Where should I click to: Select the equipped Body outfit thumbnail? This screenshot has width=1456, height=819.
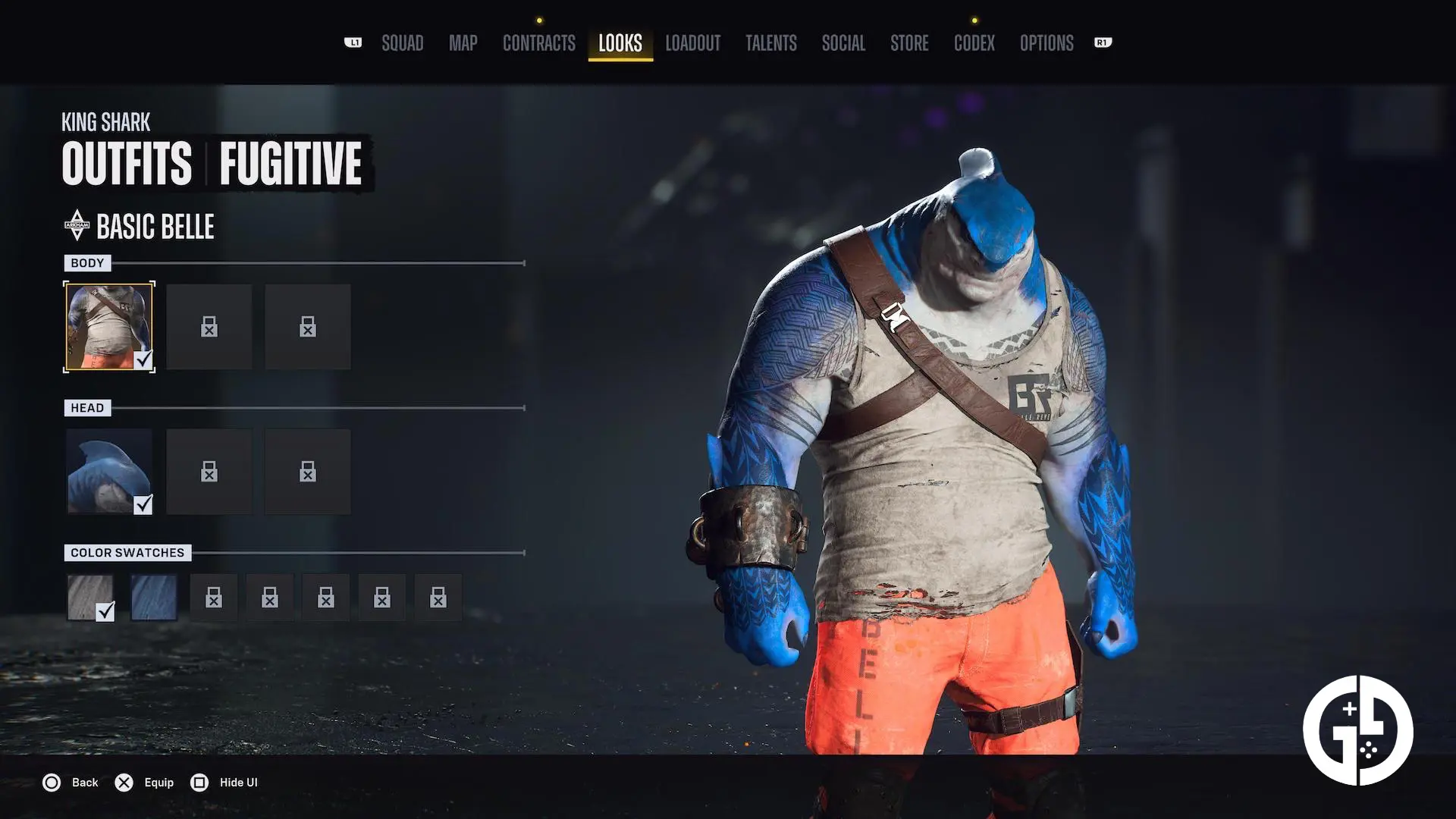pos(108,326)
